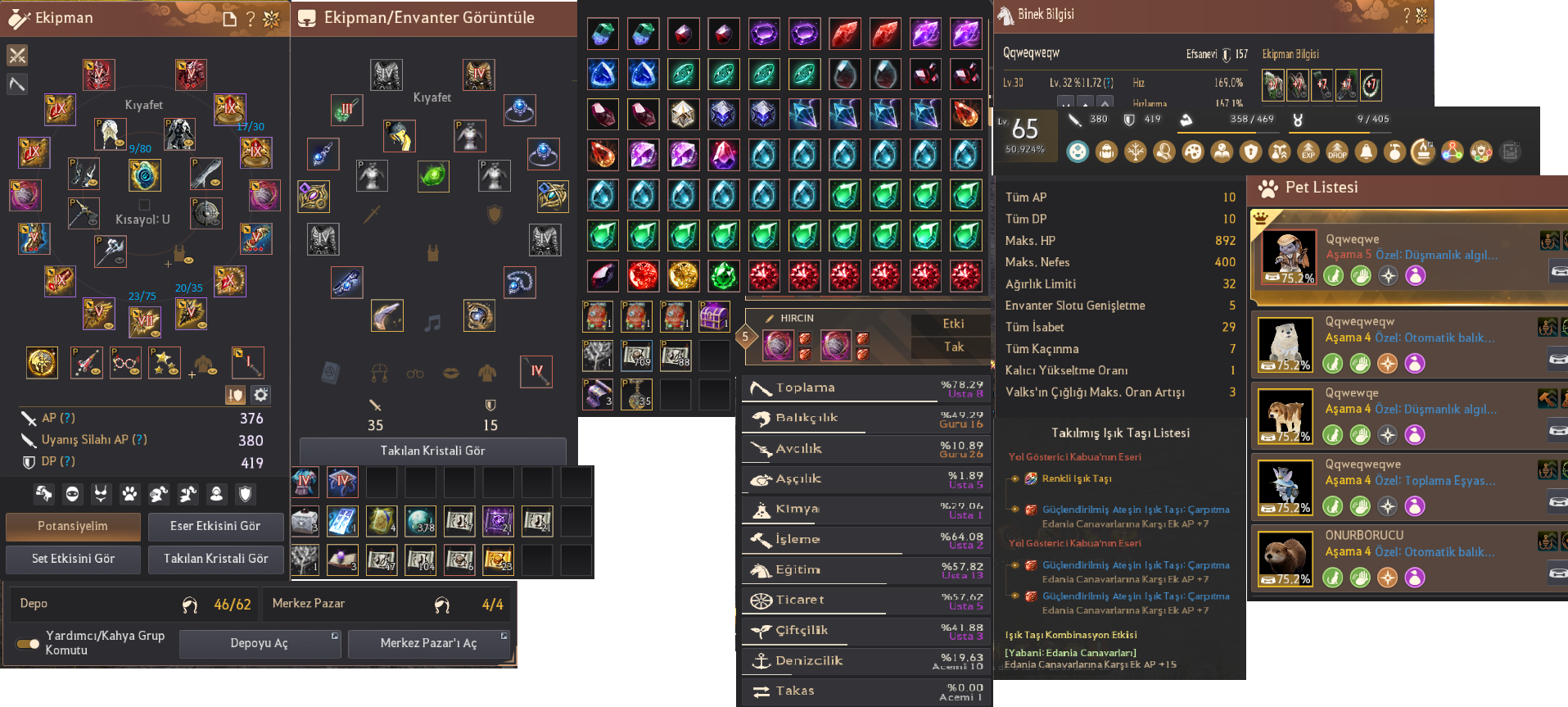
Task: Open the settings gear beside Ekipman stats
Action: pos(260,395)
